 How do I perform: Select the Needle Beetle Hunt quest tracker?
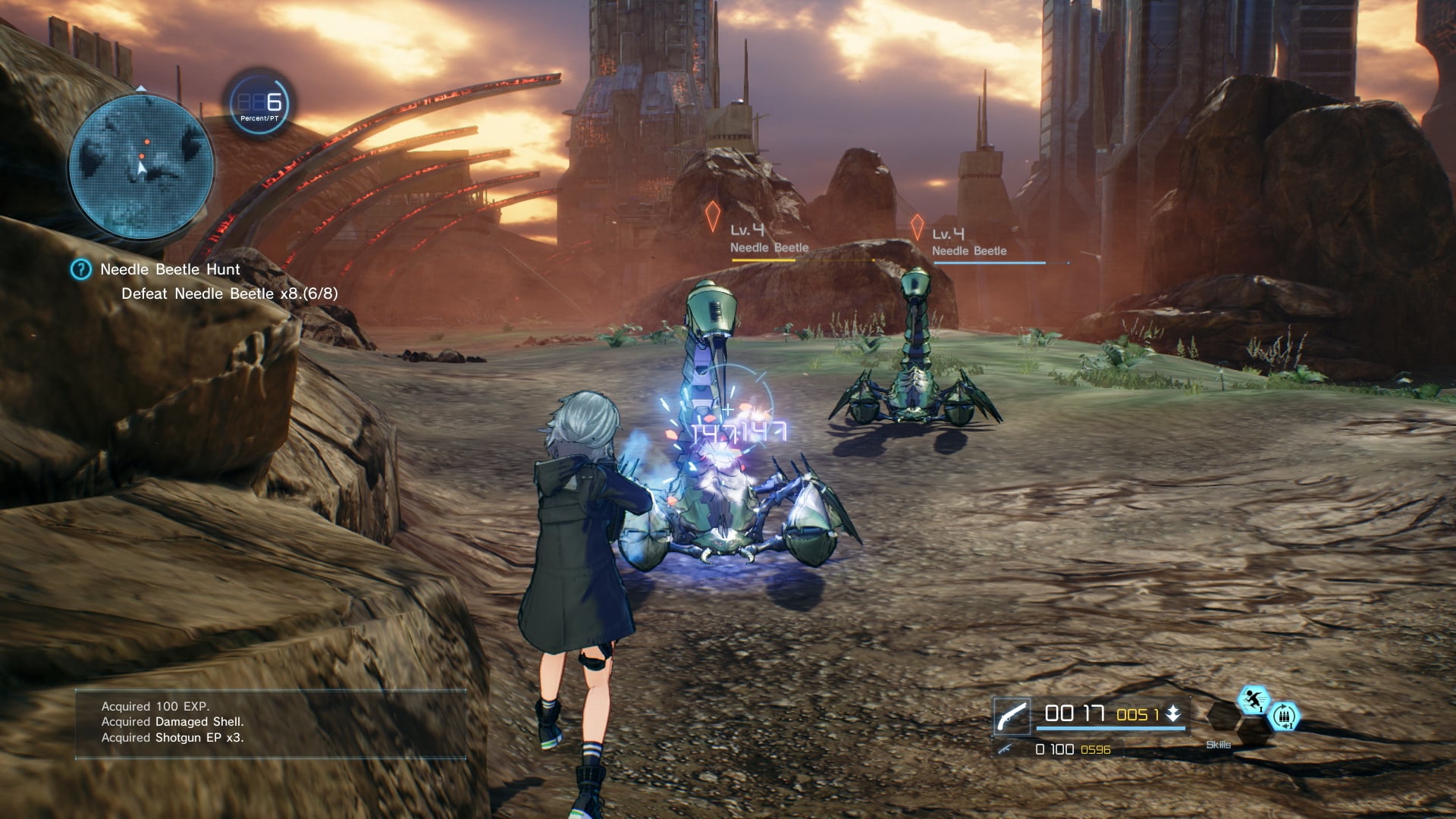(170, 269)
